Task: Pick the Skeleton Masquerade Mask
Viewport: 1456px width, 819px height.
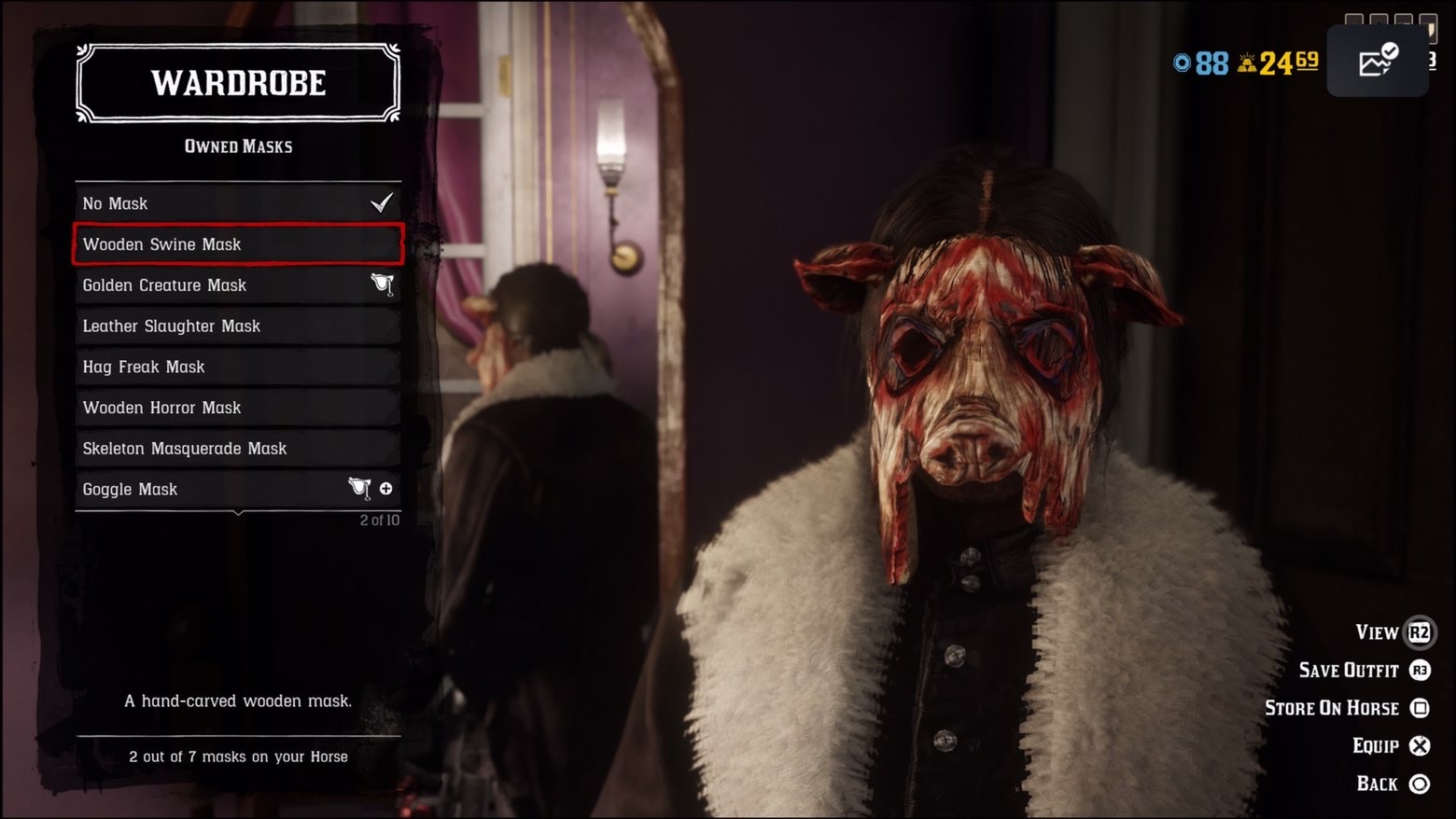Action: pyautogui.click(x=238, y=449)
